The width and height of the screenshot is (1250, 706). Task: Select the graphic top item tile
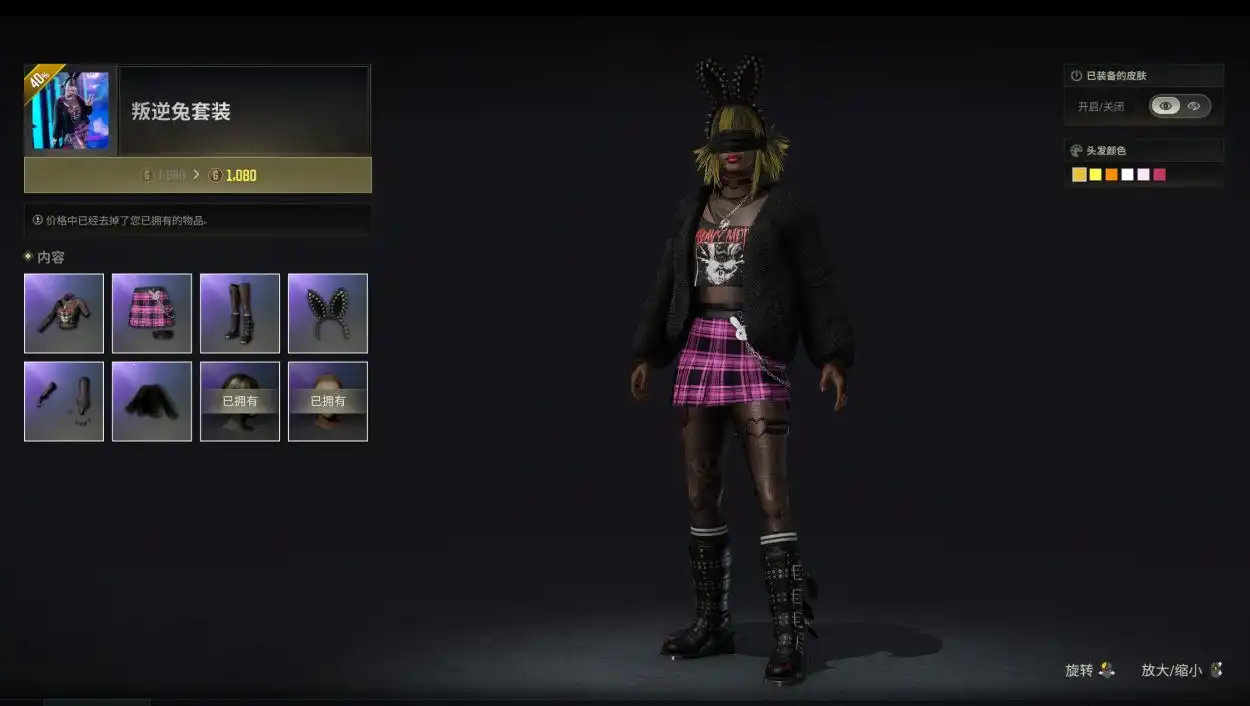[x=64, y=313]
